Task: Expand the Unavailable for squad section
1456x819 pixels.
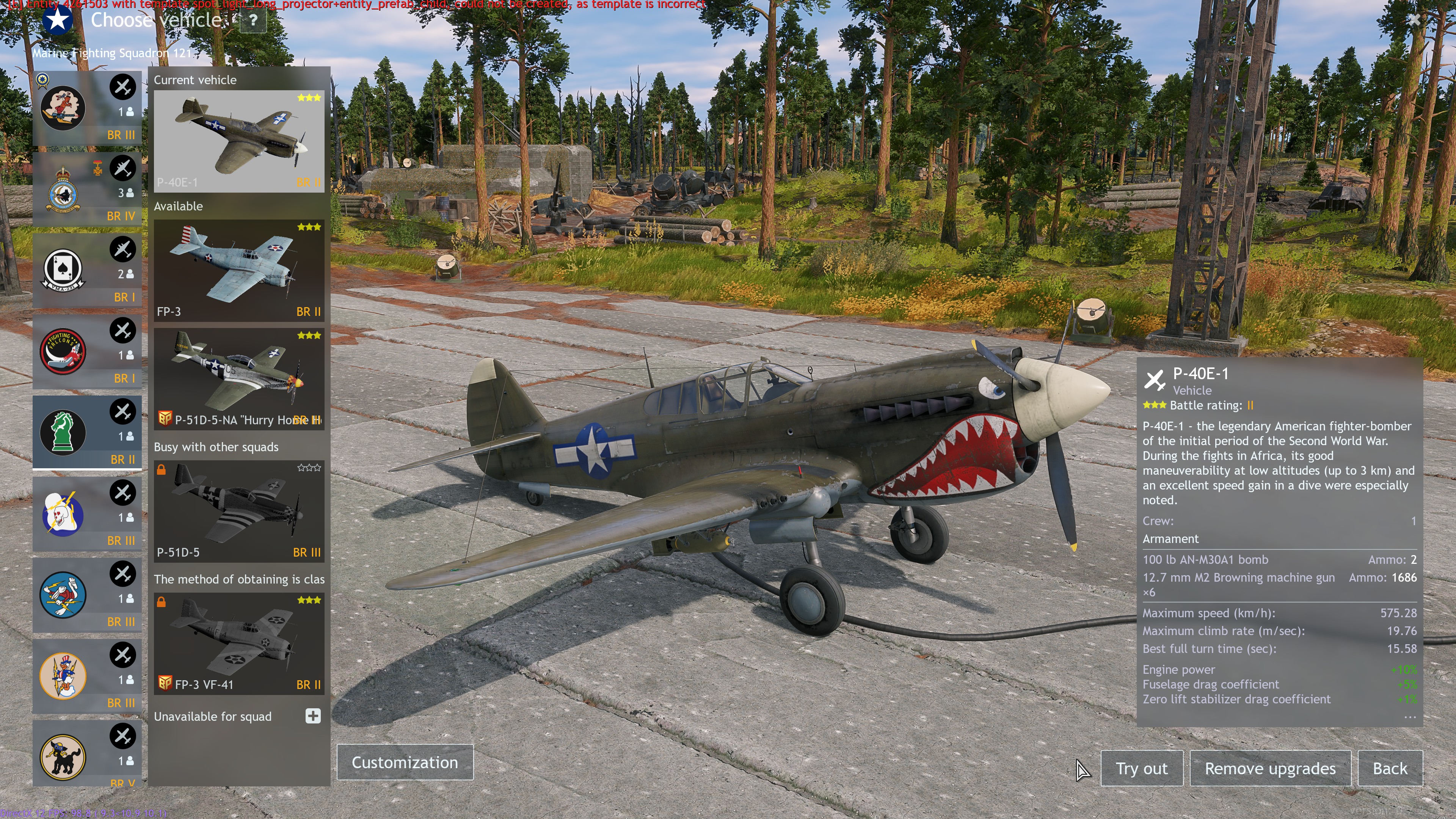Action: (x=313, y=716)
